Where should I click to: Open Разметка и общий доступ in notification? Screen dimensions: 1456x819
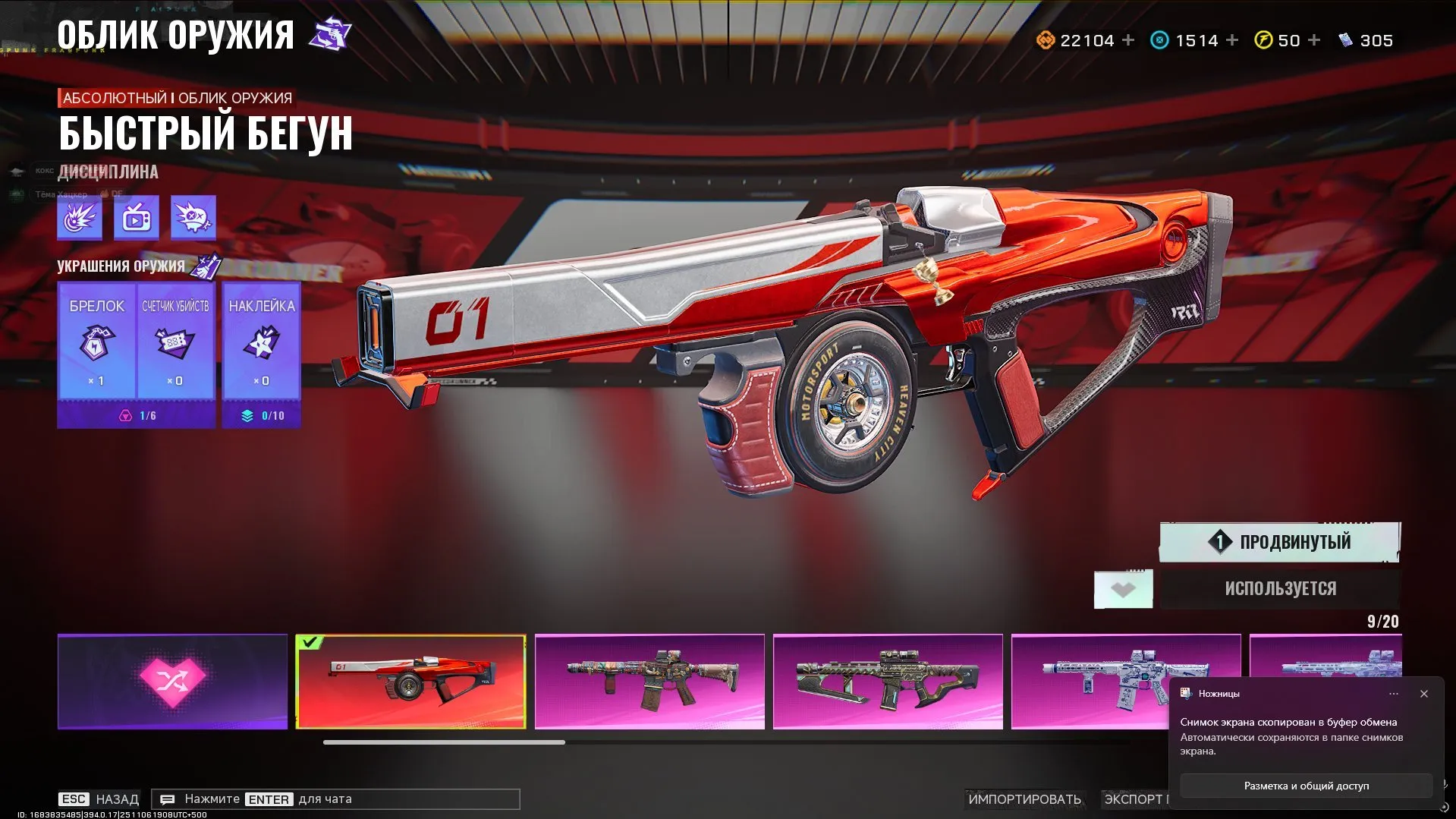[1306, 786]
